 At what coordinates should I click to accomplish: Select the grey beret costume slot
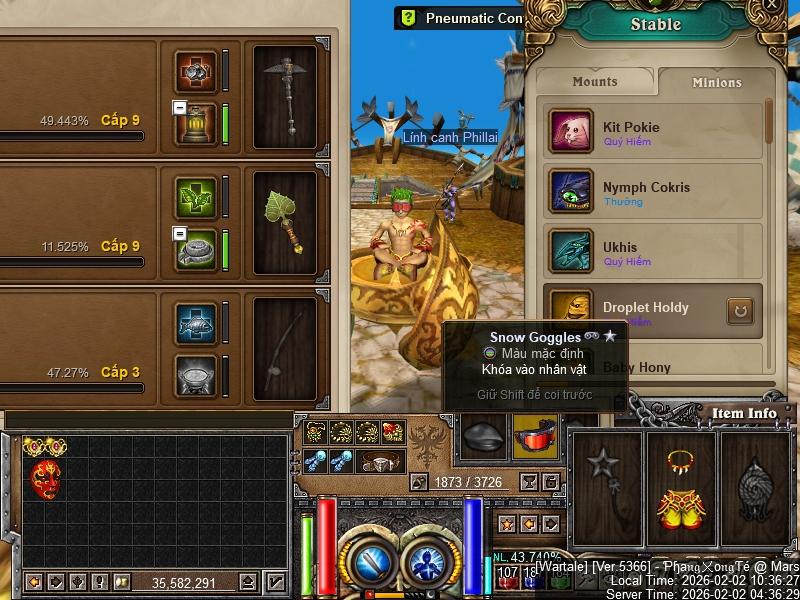[484, 437]
